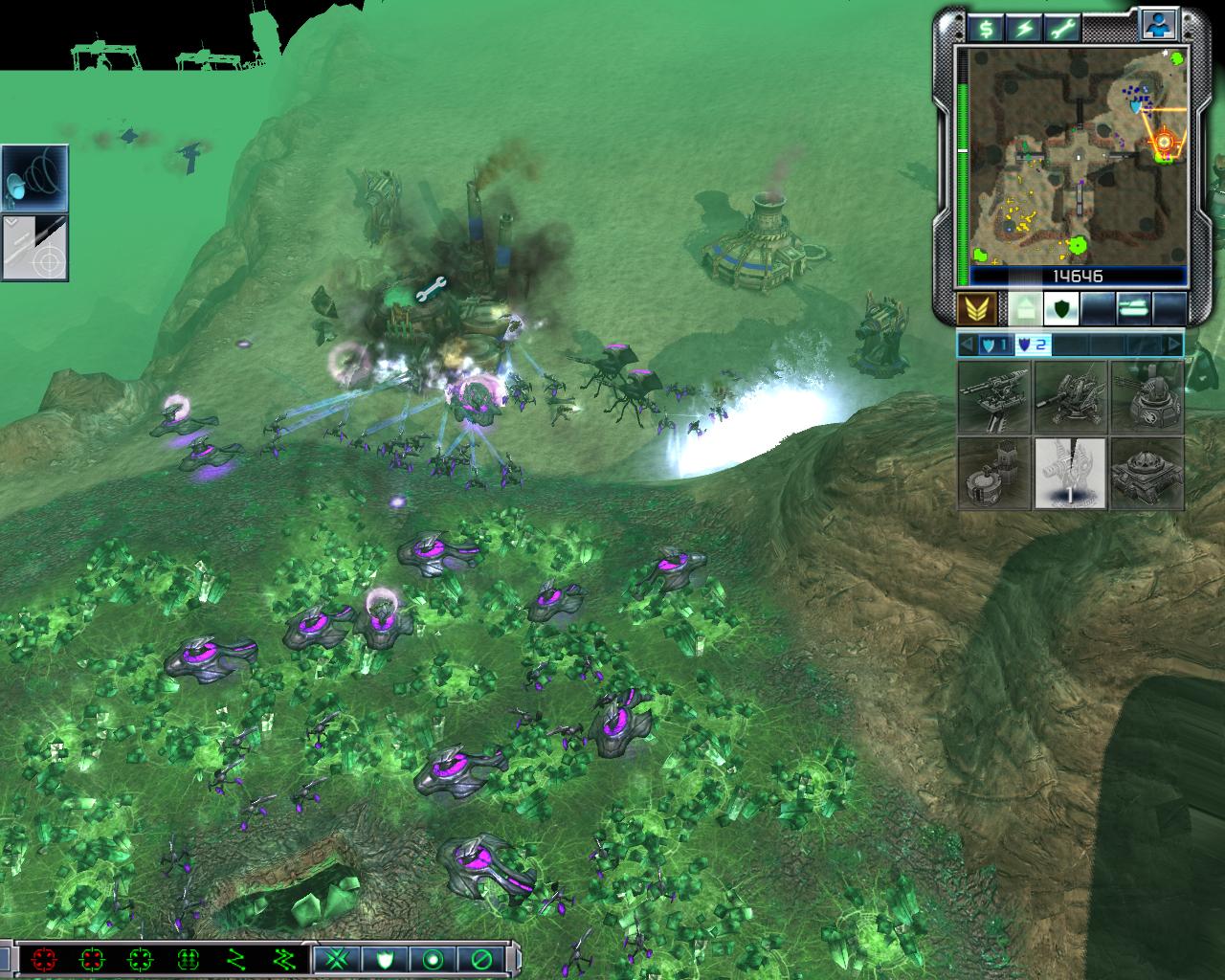Switch to the tank vehicles build tab
The width and height of the screenshot is (1225, 980).
(x=1135, y=308)
